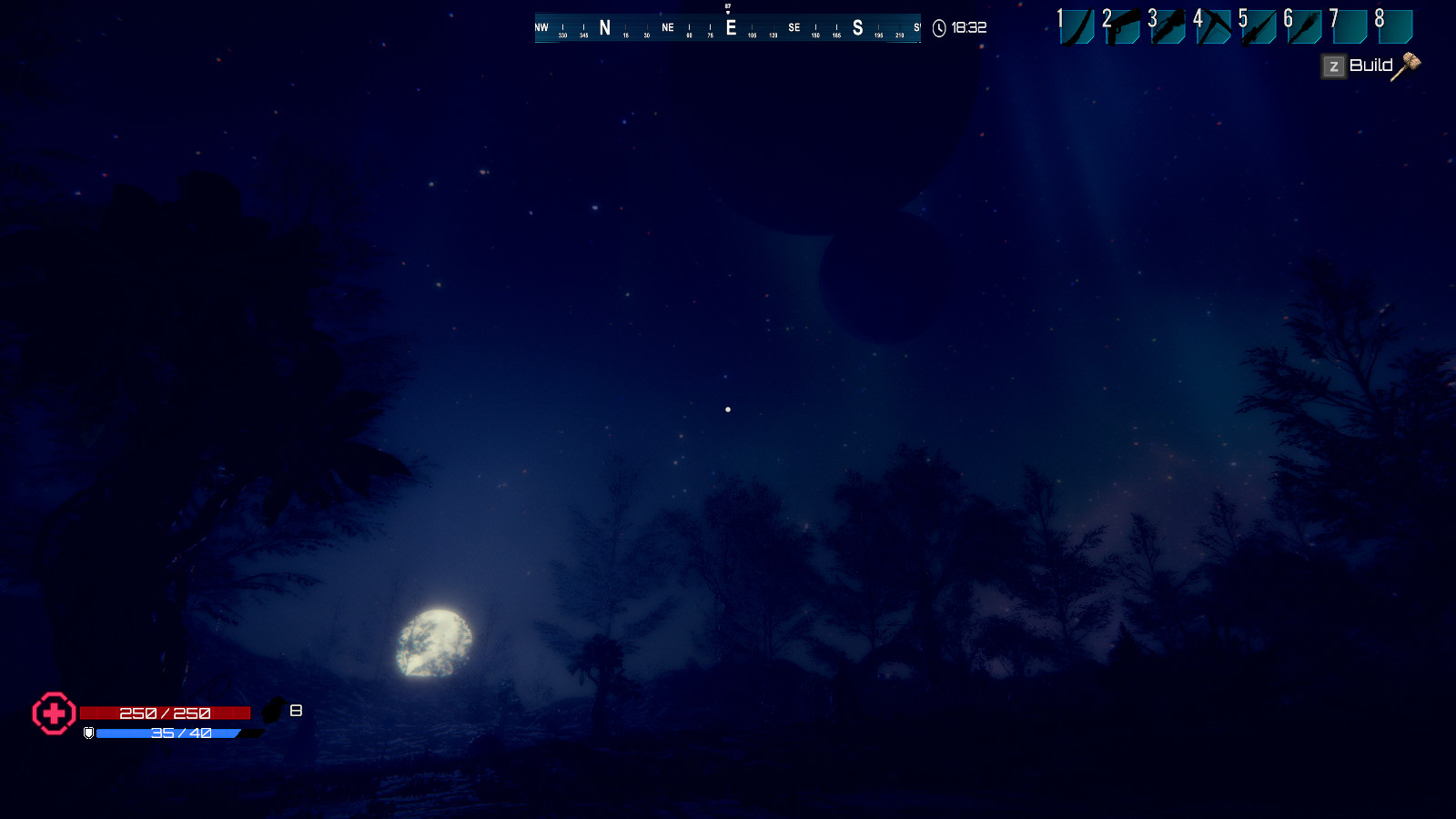Pick the item in hotbar slot 6
1456x819 pixels.
point(1305,26)
